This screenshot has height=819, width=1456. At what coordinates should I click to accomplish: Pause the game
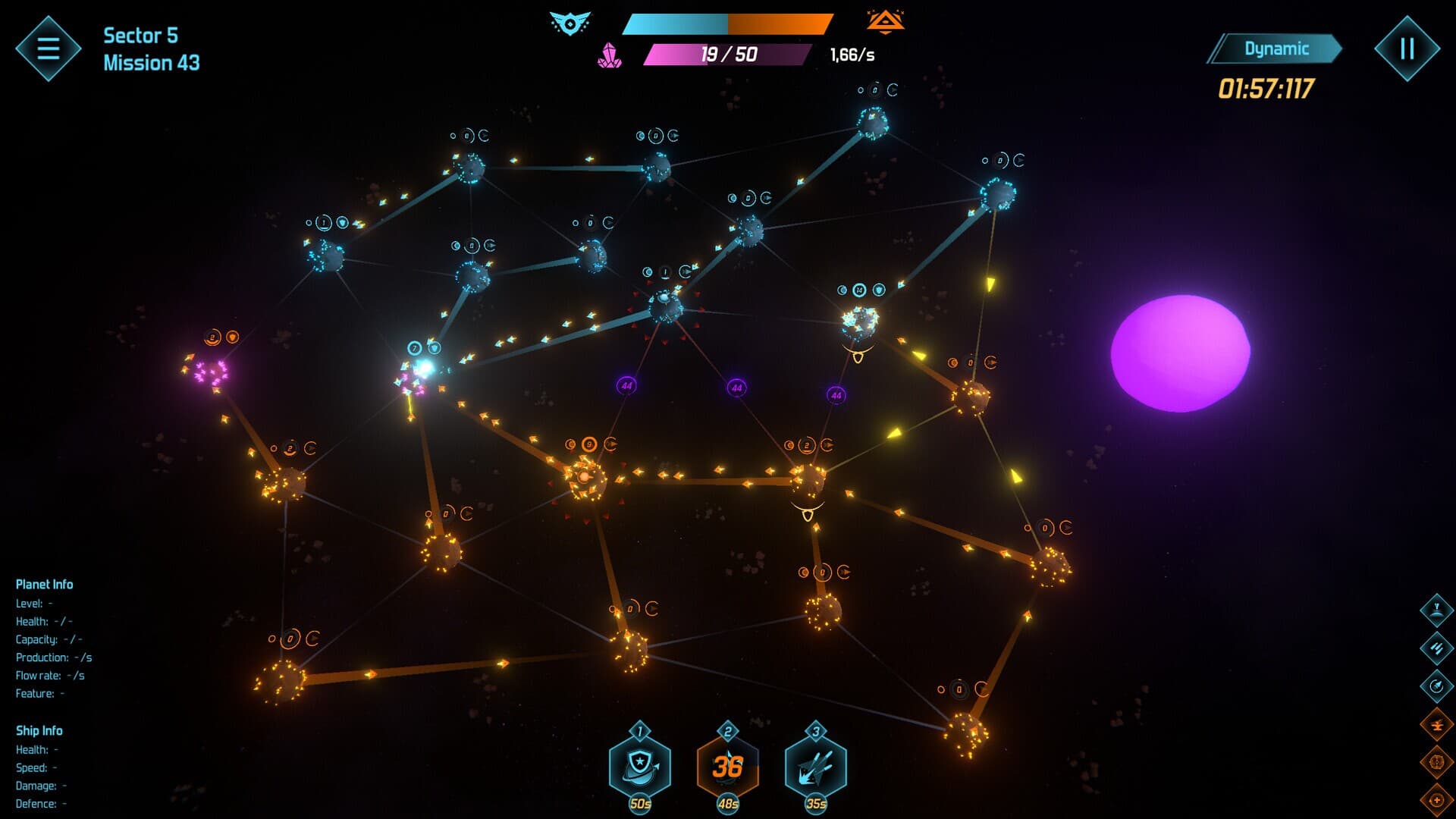click(1407, 49)
